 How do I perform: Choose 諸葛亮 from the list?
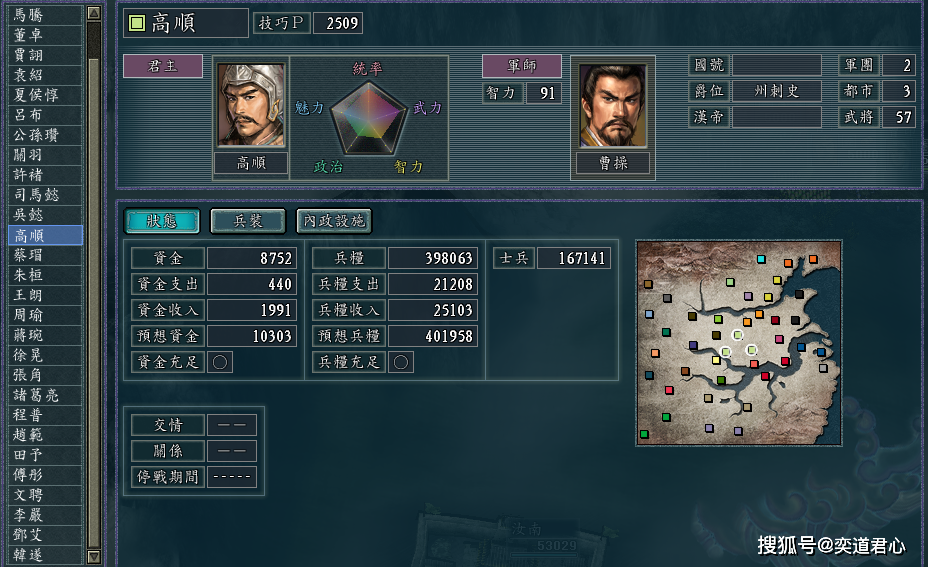(41, 395)
